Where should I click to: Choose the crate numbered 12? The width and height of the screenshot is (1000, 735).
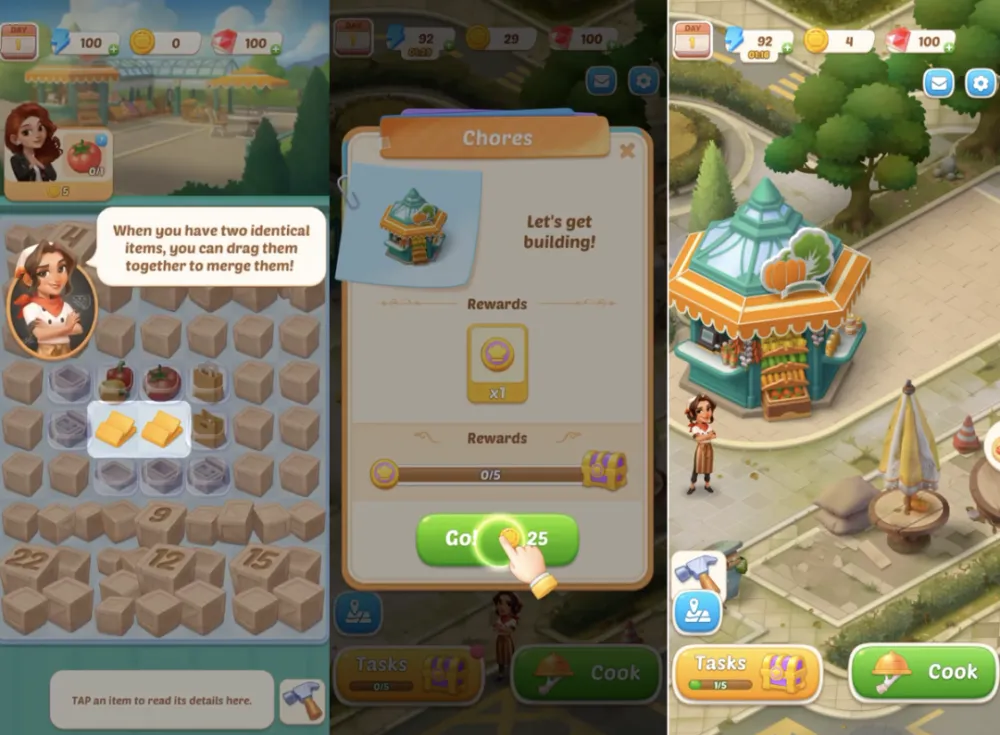[161, 565]
